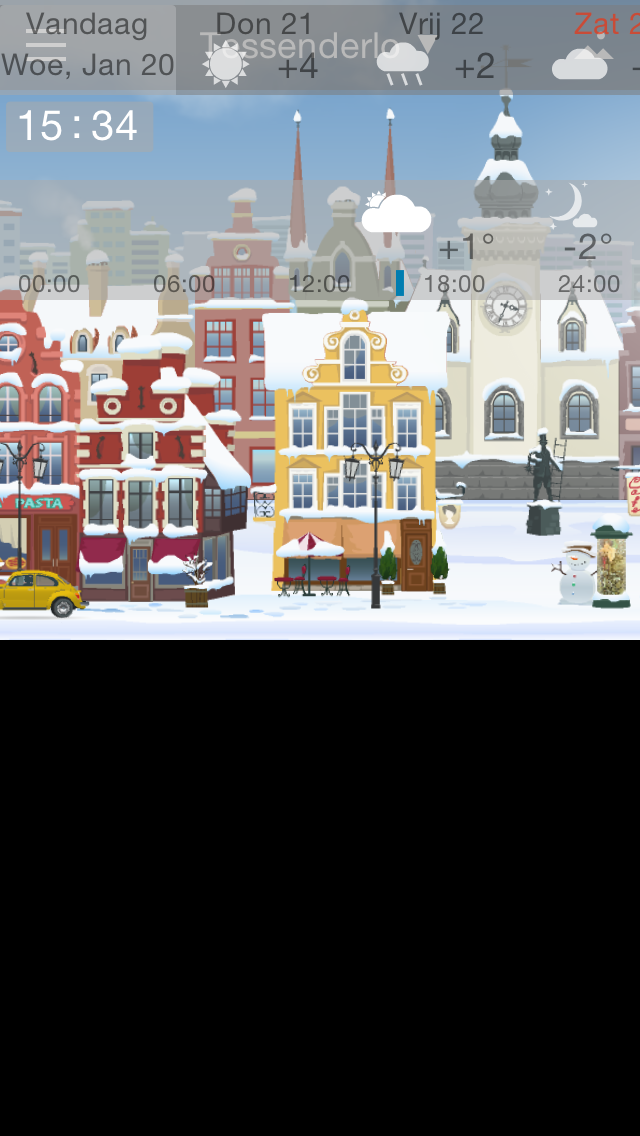
Task: Open the hamburger menu
Action: pyautogui.click(x=45, y=46)
